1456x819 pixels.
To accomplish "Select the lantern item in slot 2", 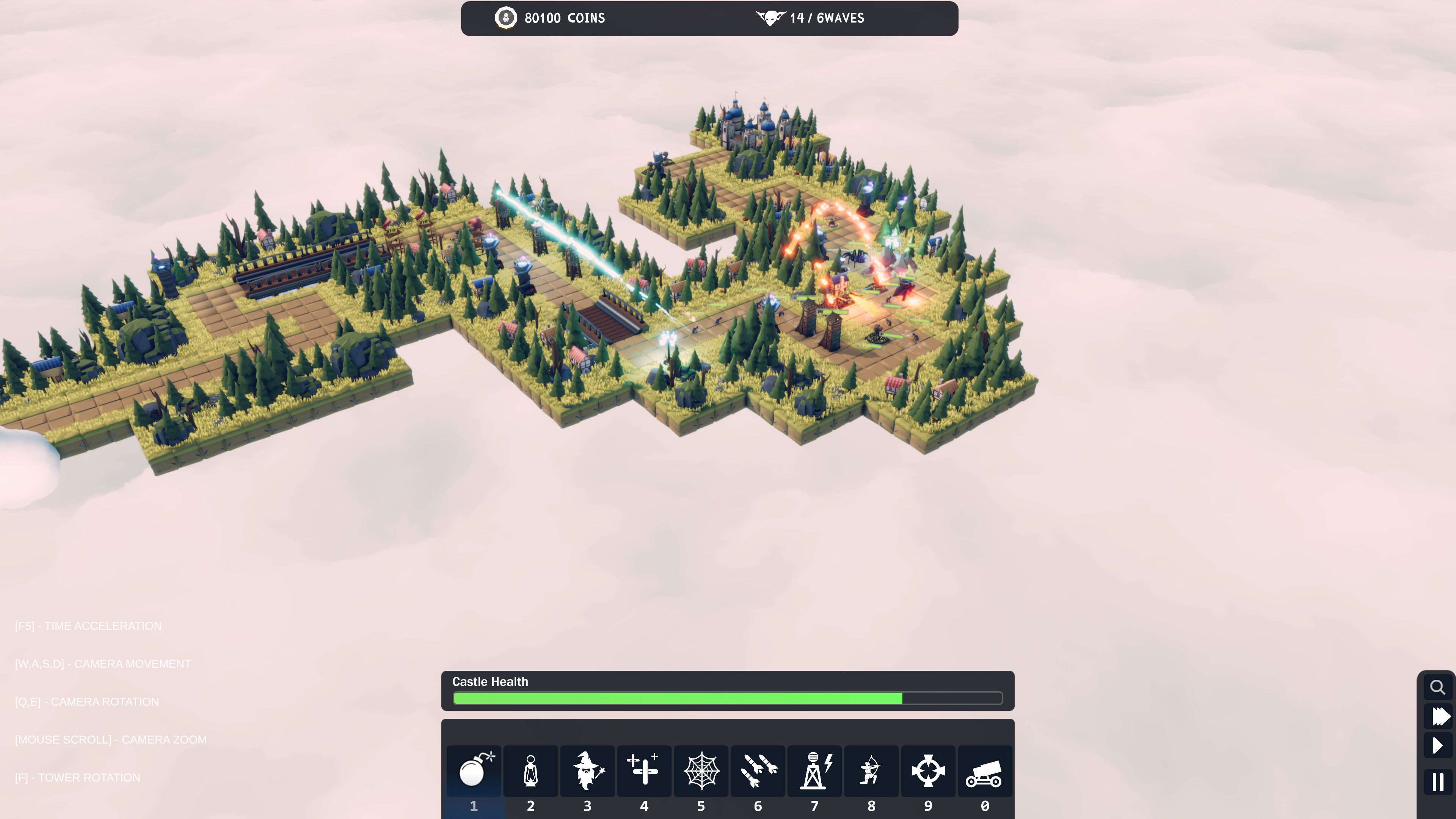I will (530, 772).
